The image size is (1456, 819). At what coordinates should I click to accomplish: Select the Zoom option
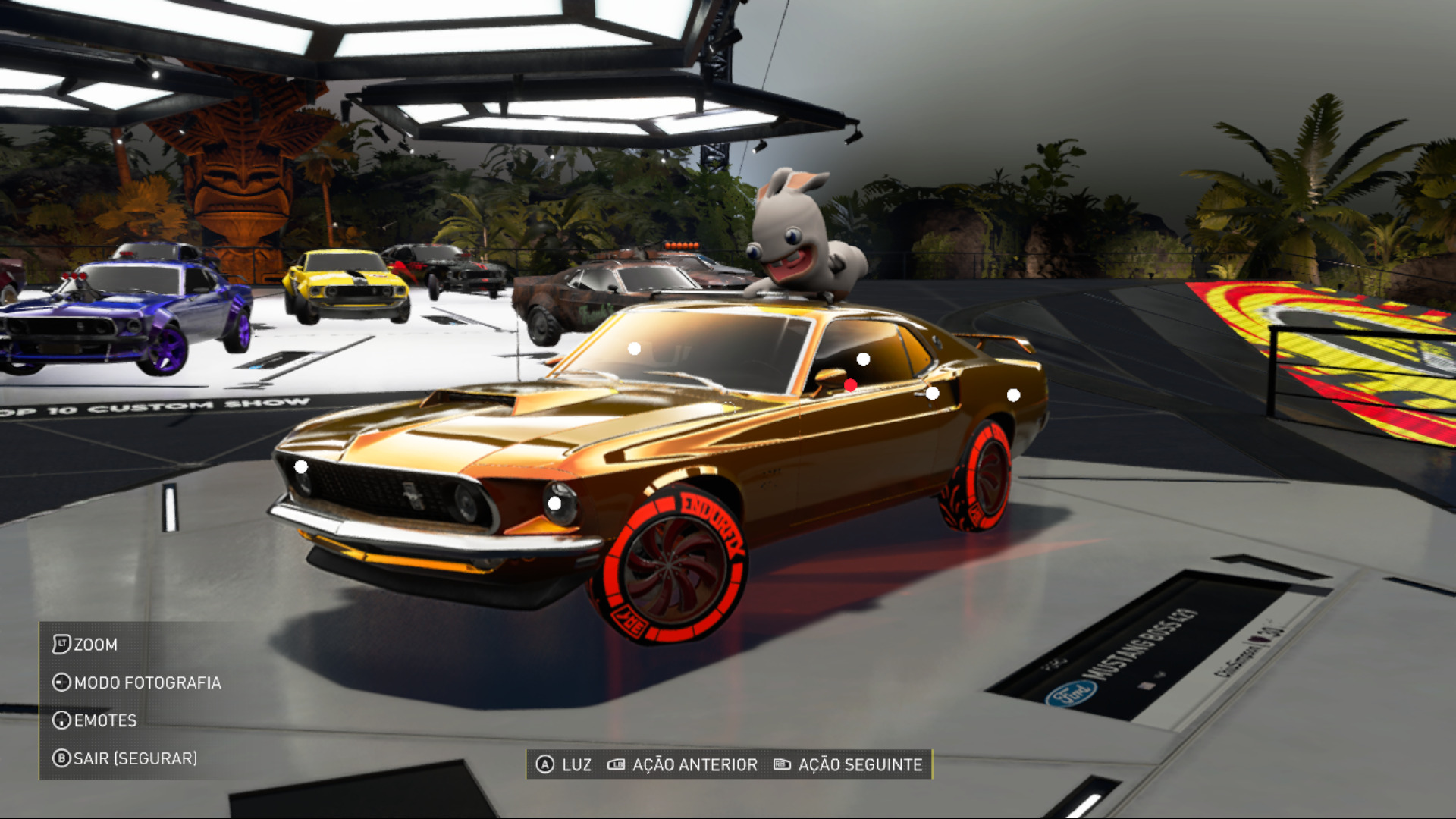click(x=86, y=645)
